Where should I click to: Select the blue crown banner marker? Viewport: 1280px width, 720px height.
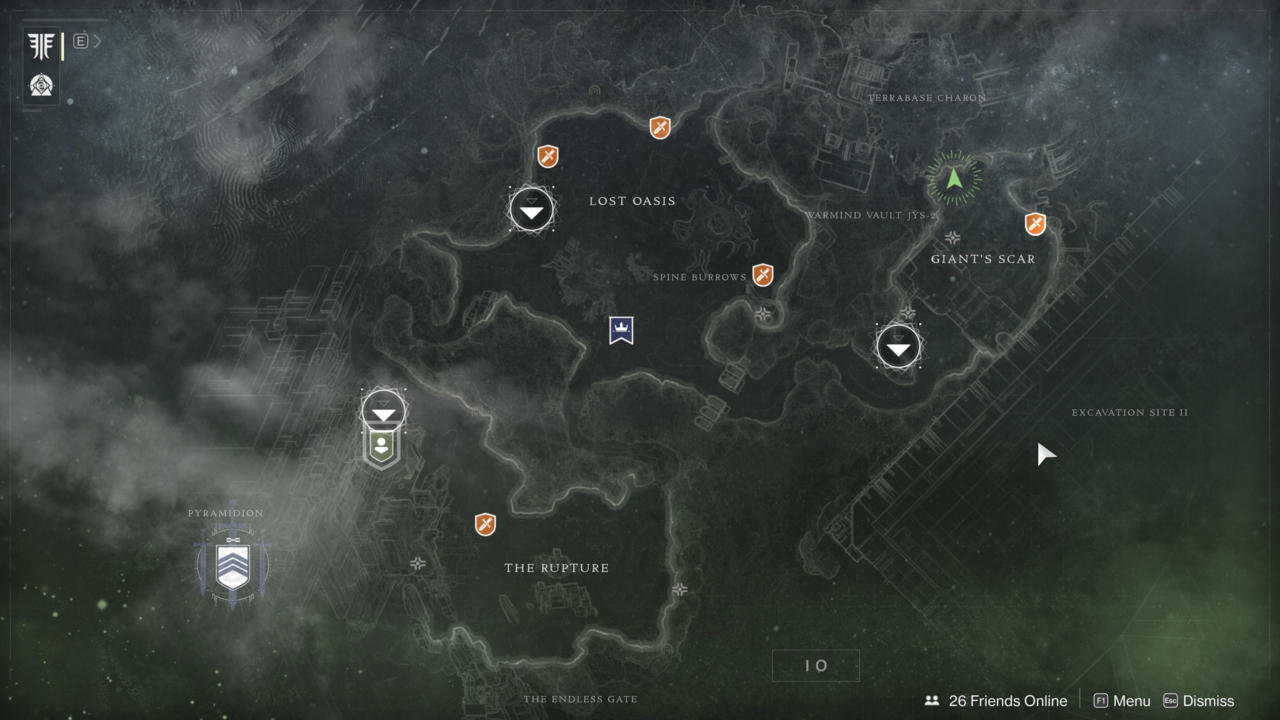621,330
